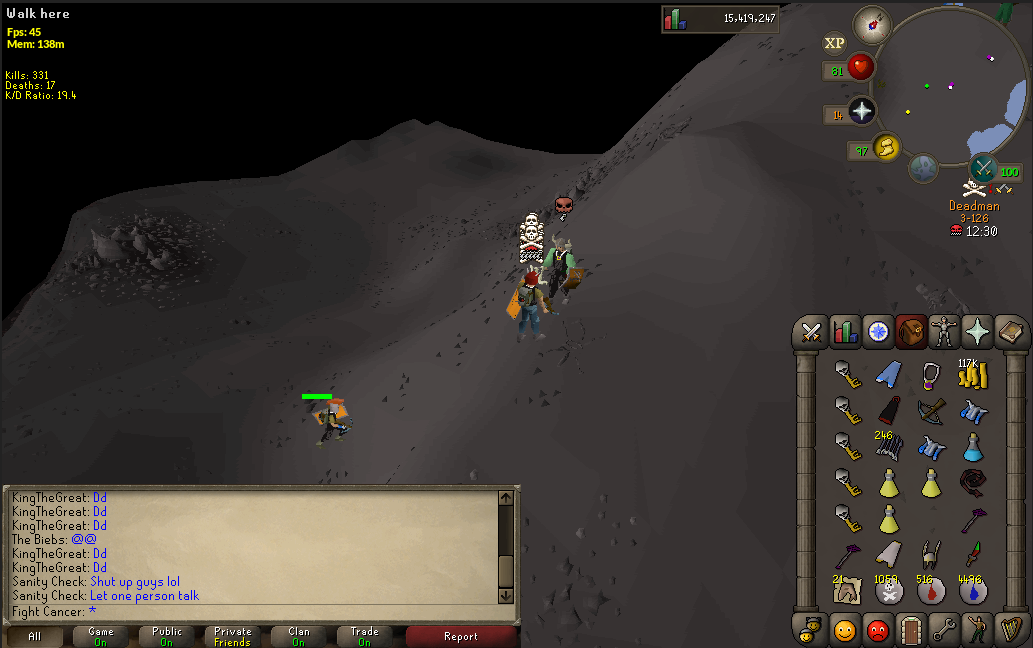Open the Quest list tab
Screen dimensions: 1033x648
tap(879, 332)
